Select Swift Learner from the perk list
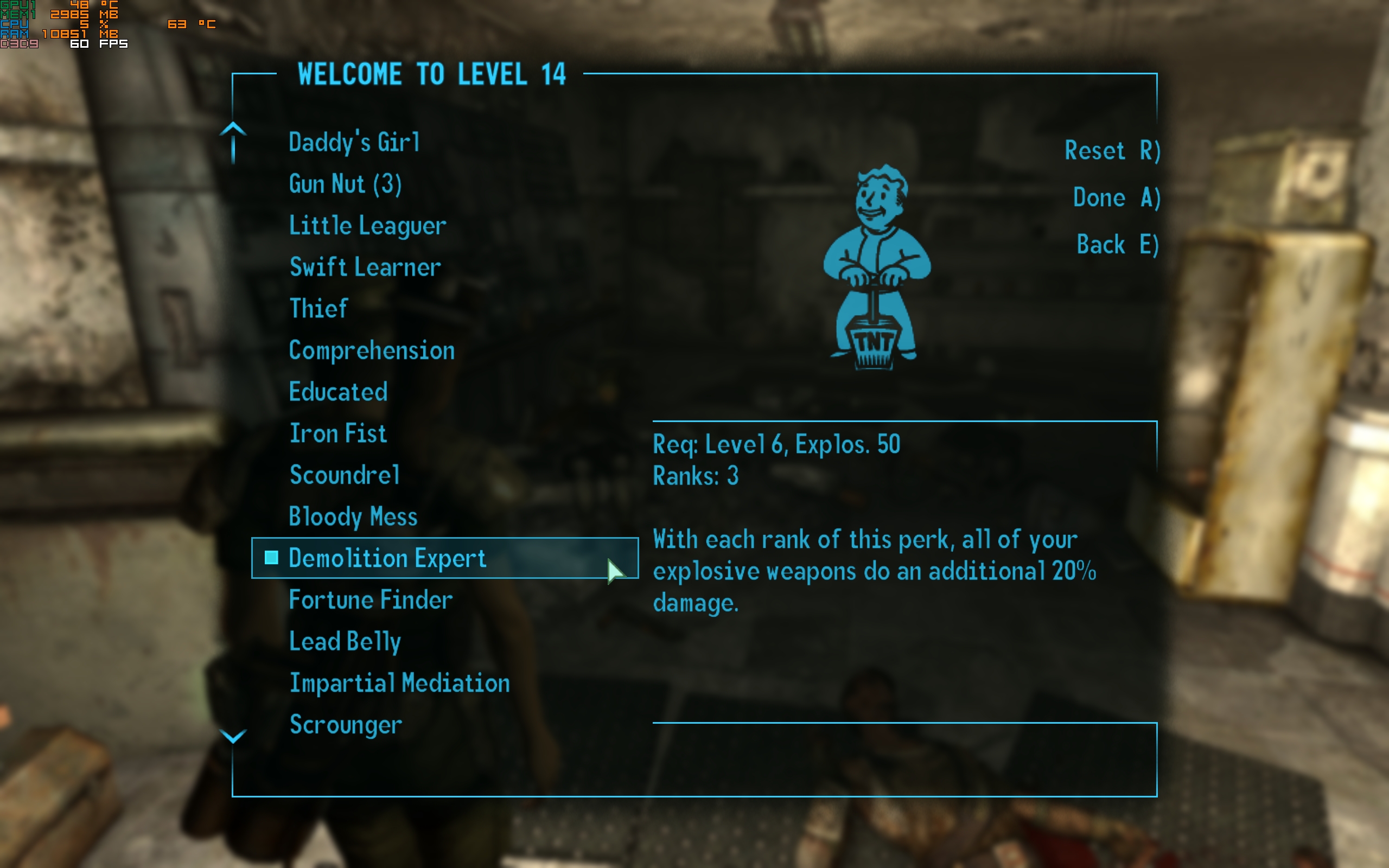1389x868 pixels. coord(365,267)
